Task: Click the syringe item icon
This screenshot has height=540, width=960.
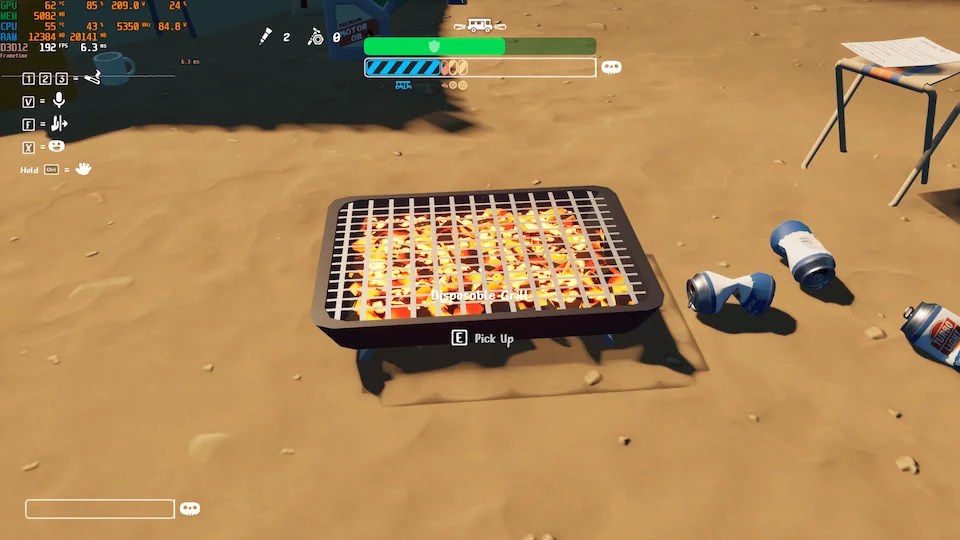Action: [x=267, y=37]
